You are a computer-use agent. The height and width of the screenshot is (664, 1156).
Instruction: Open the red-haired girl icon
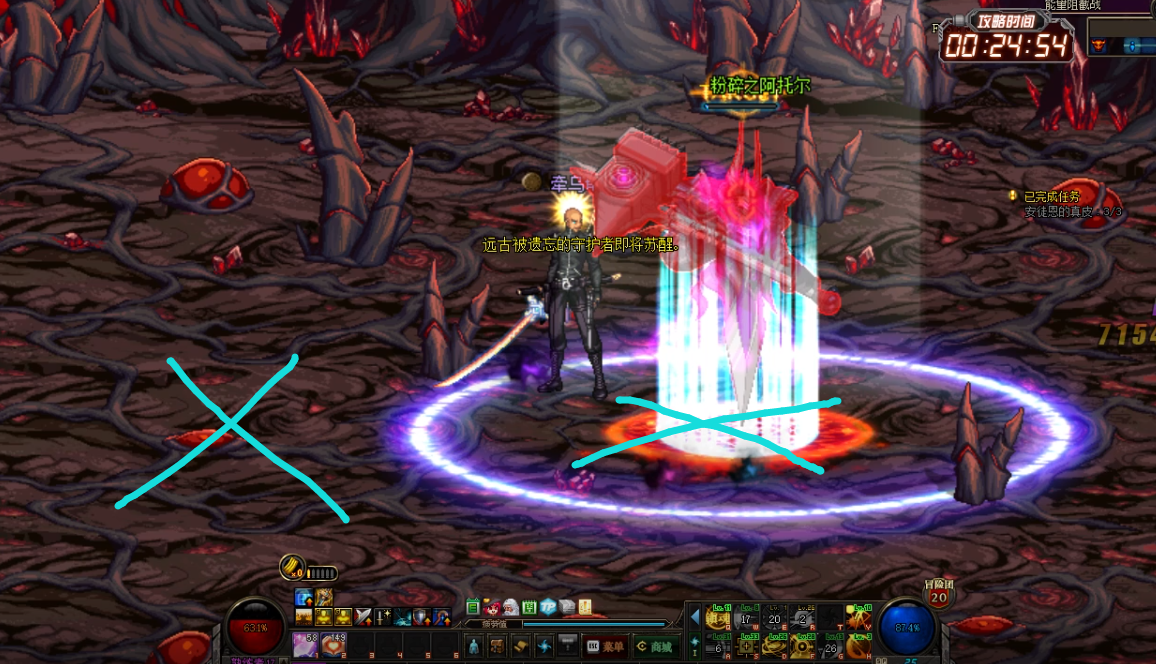point(492,607)
